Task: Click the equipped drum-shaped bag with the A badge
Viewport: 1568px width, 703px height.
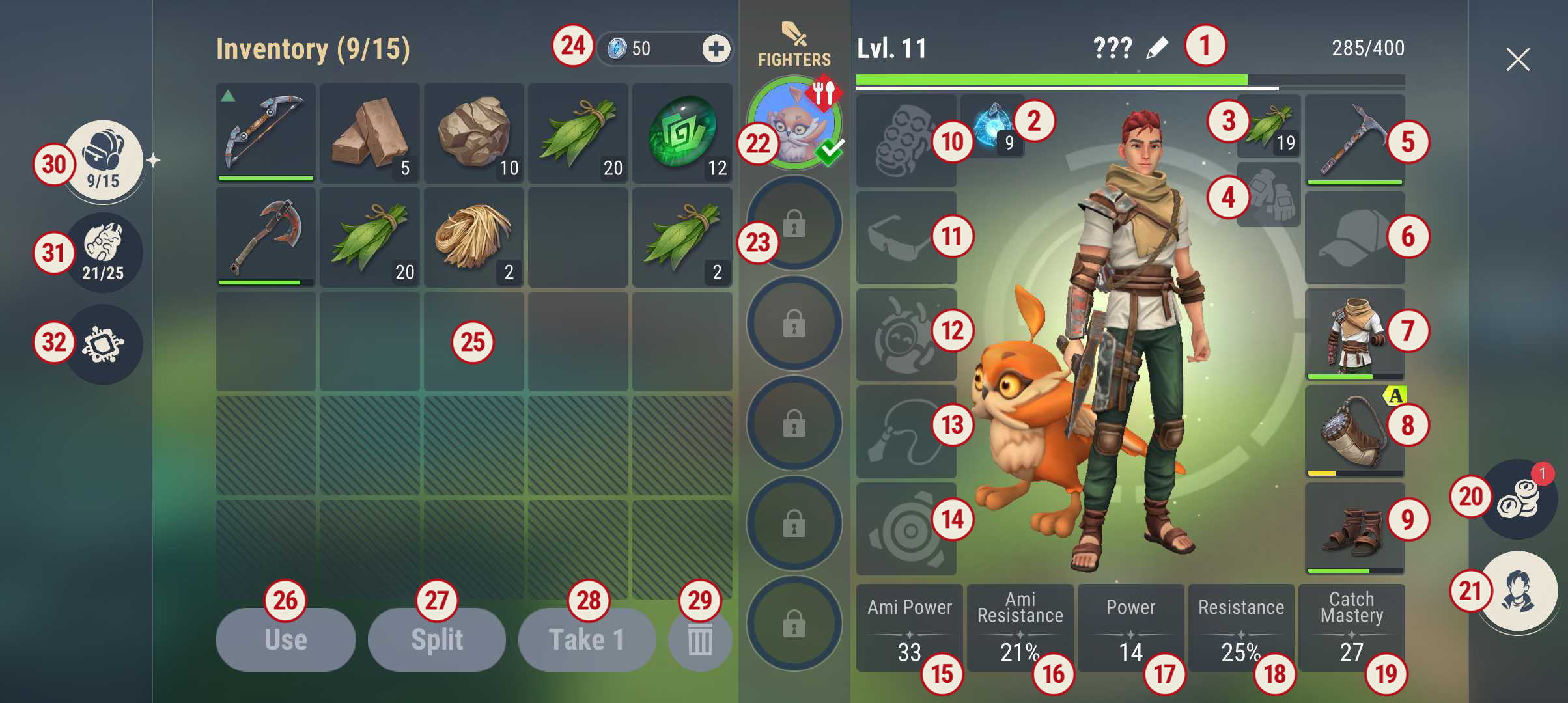Action: pyautogui.click(x=1355, y=433)
